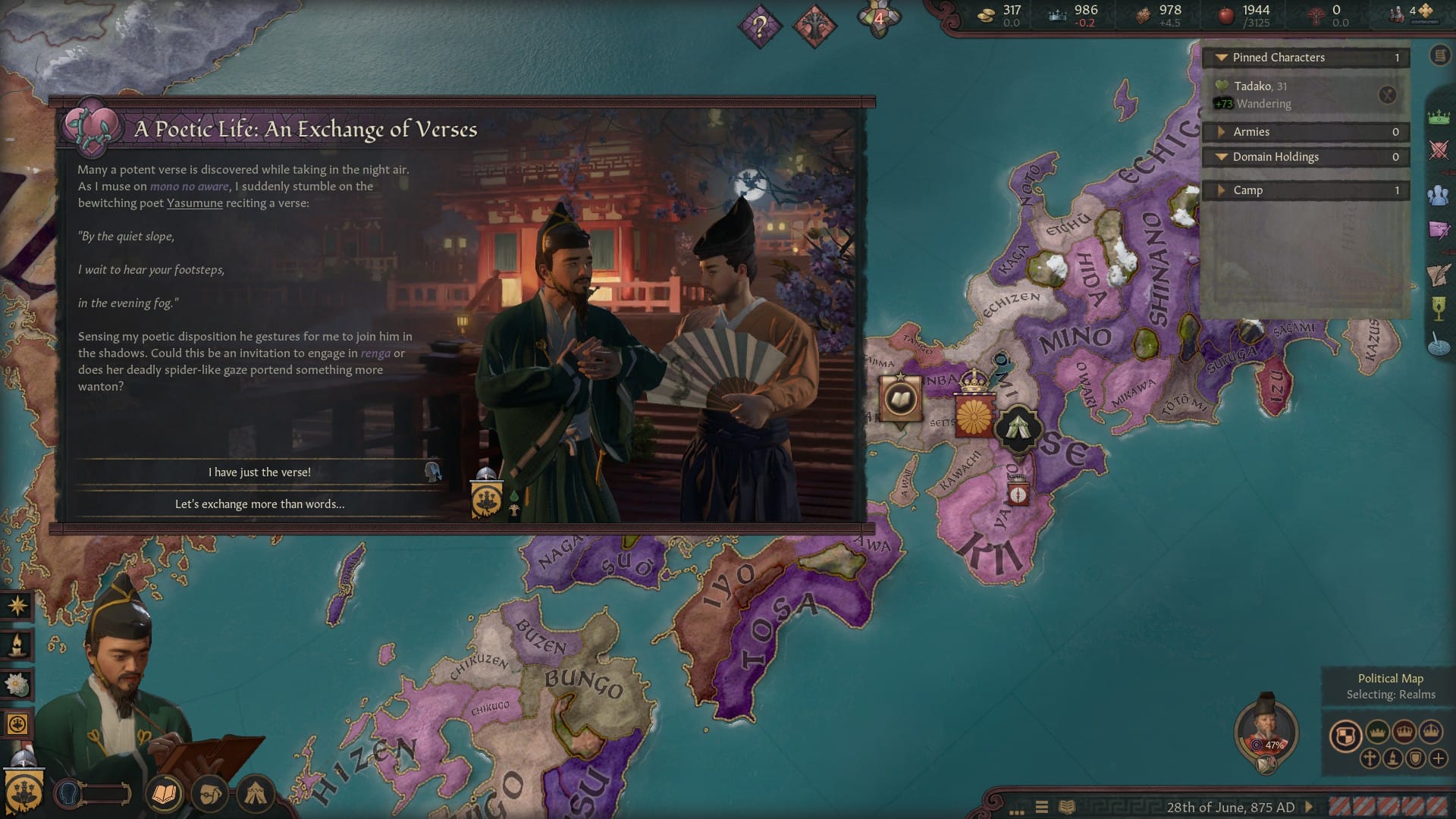Screen dimensions: 1456x819
Task: Expand the Camp section
Action: click(1221, 190)
